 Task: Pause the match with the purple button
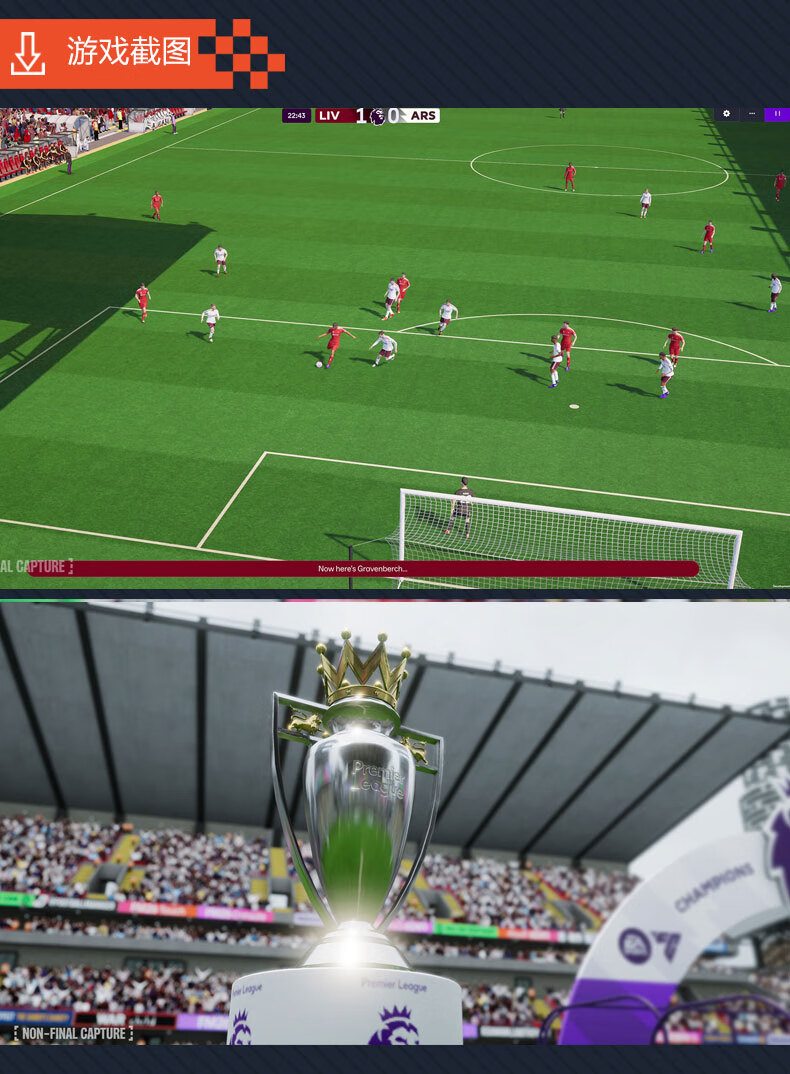tap(777, 114)
